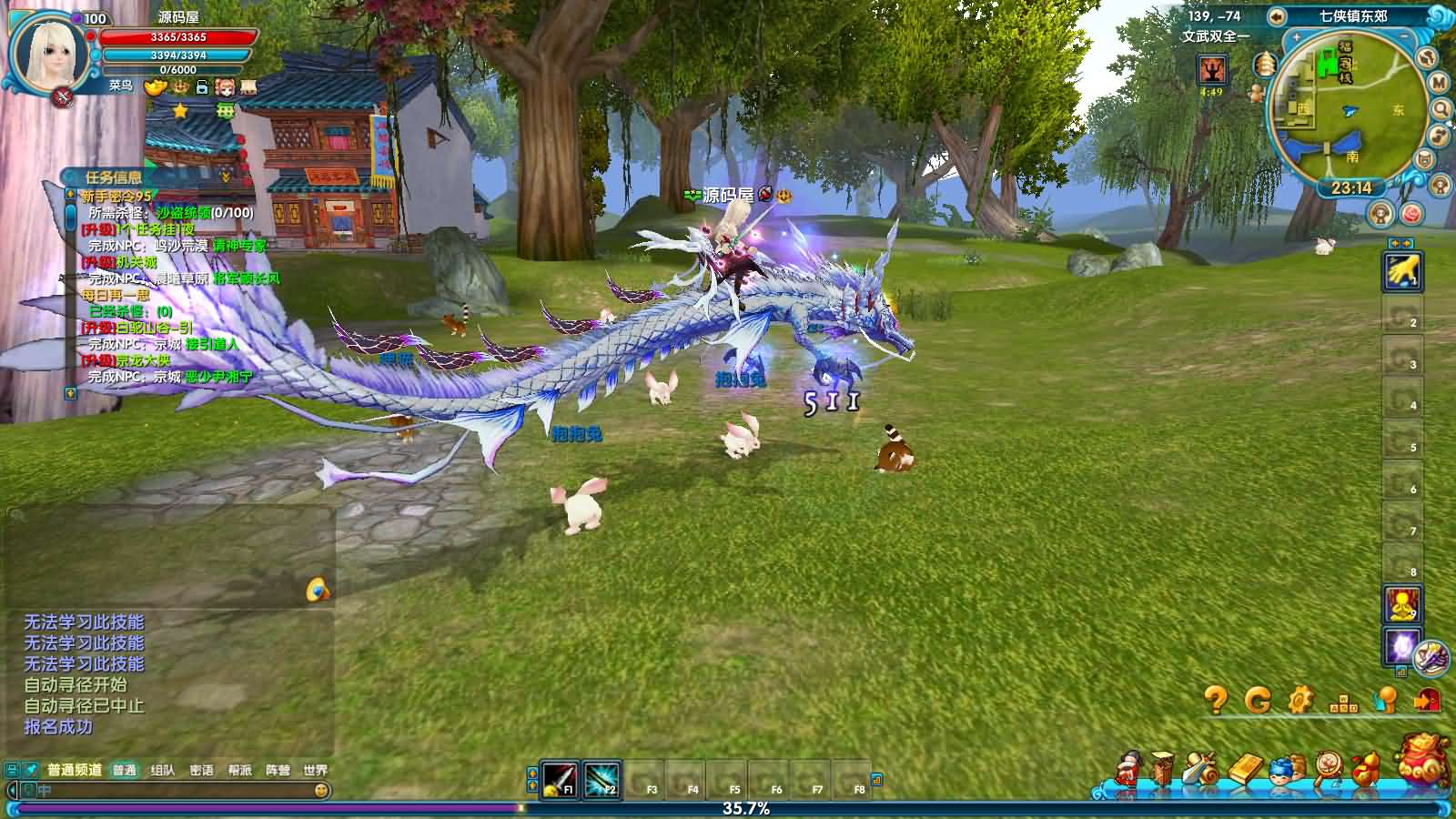Screen dimensions: 1456x819
Task: Zoom in the minimap with plus button
Action: (1296, 38)
